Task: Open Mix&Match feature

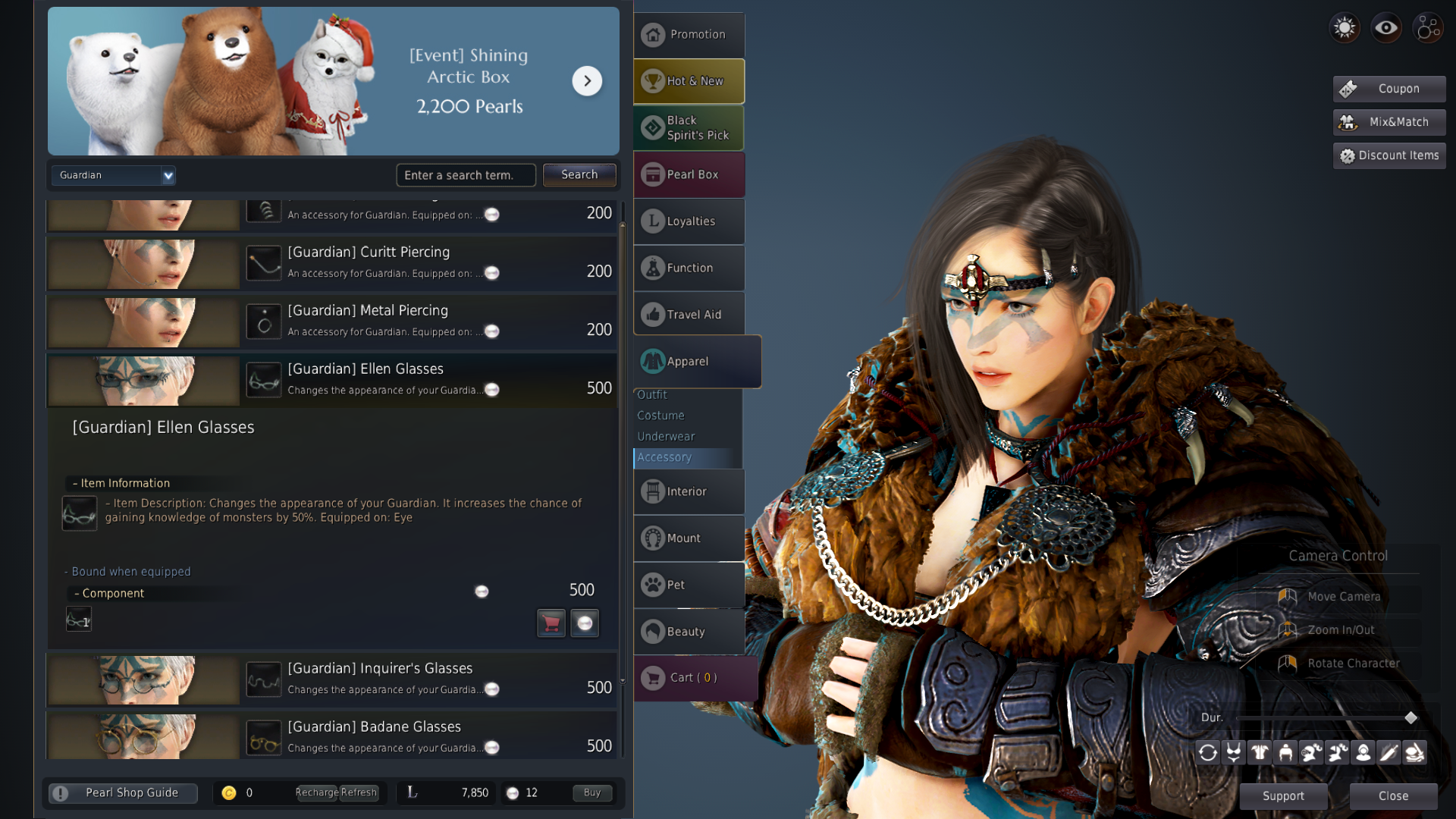Action: click(x=1389, y=122)
